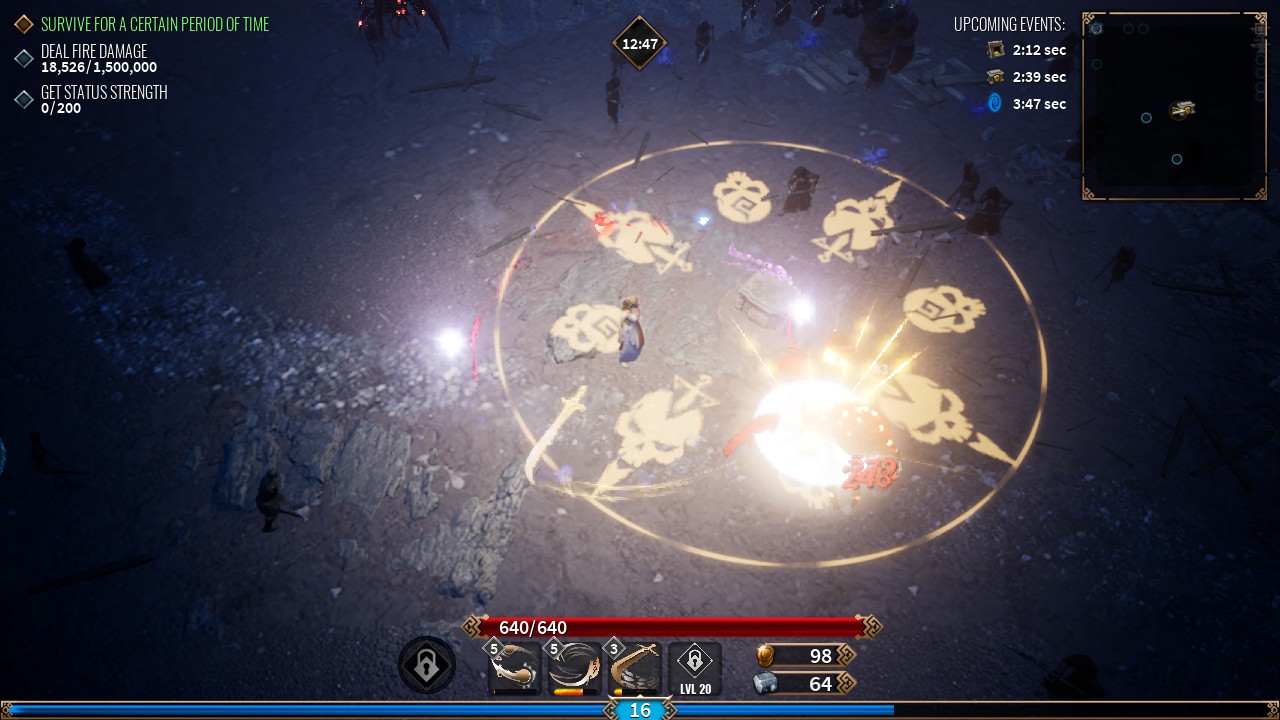Use the scimitar sweep ability
This screenshot has width=1280, height=720.
635,668
